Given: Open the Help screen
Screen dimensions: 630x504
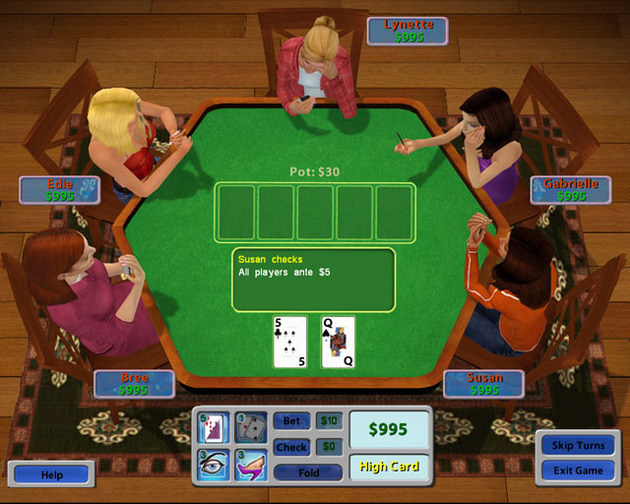Looking at the screenshot, I should click(52, 475).
